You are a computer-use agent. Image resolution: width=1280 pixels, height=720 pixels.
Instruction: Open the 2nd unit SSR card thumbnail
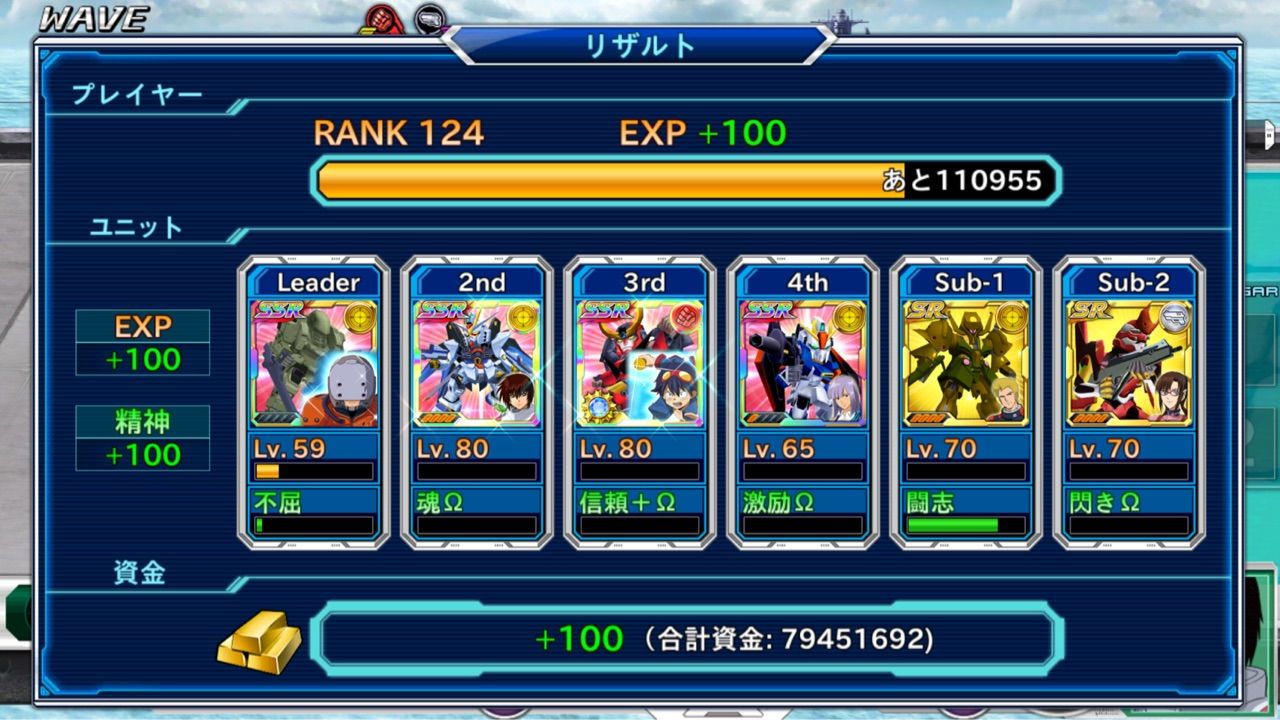coord(477,360)
